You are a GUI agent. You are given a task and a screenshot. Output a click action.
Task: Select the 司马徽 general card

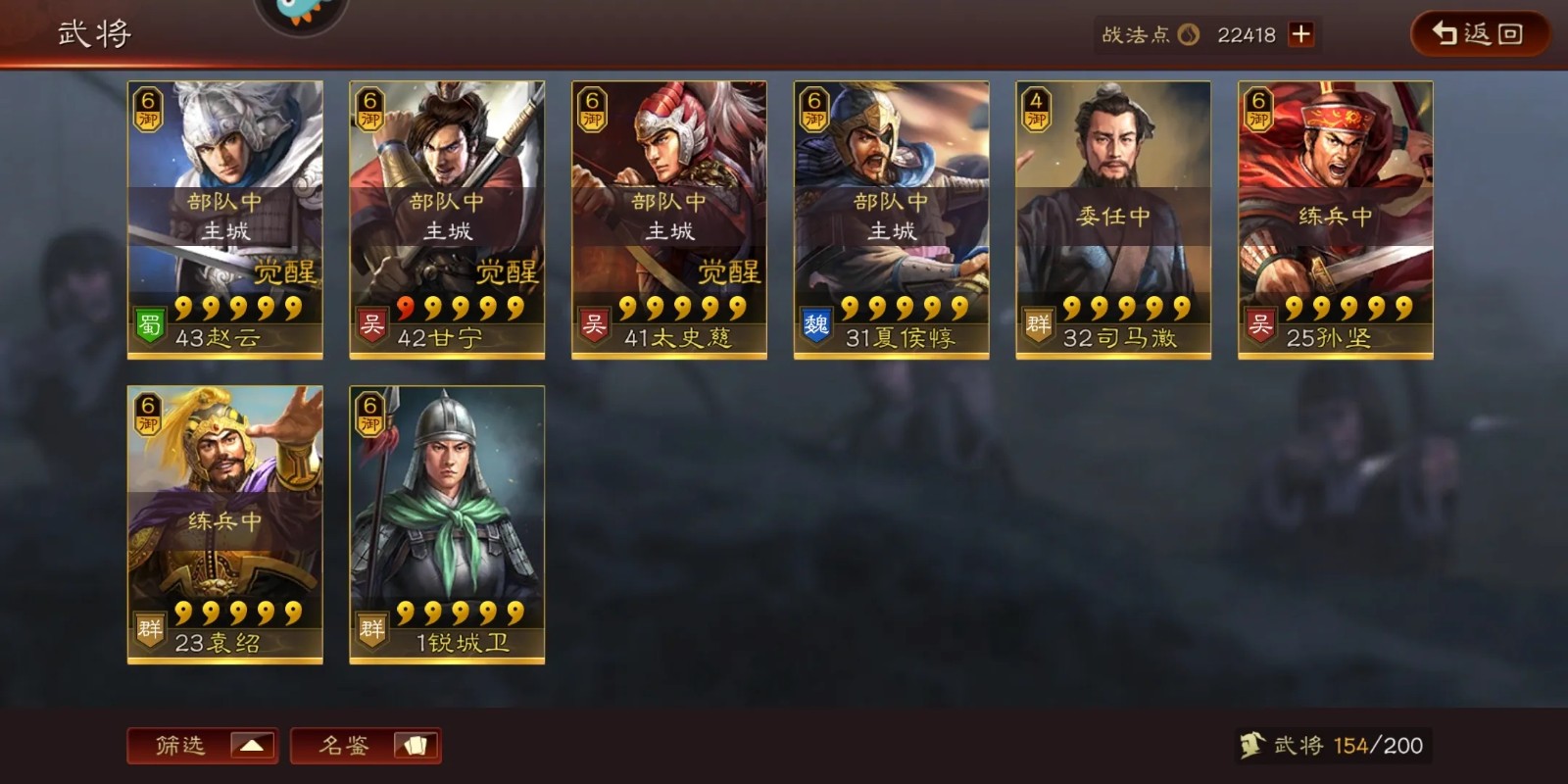[x=1113, y=220]
